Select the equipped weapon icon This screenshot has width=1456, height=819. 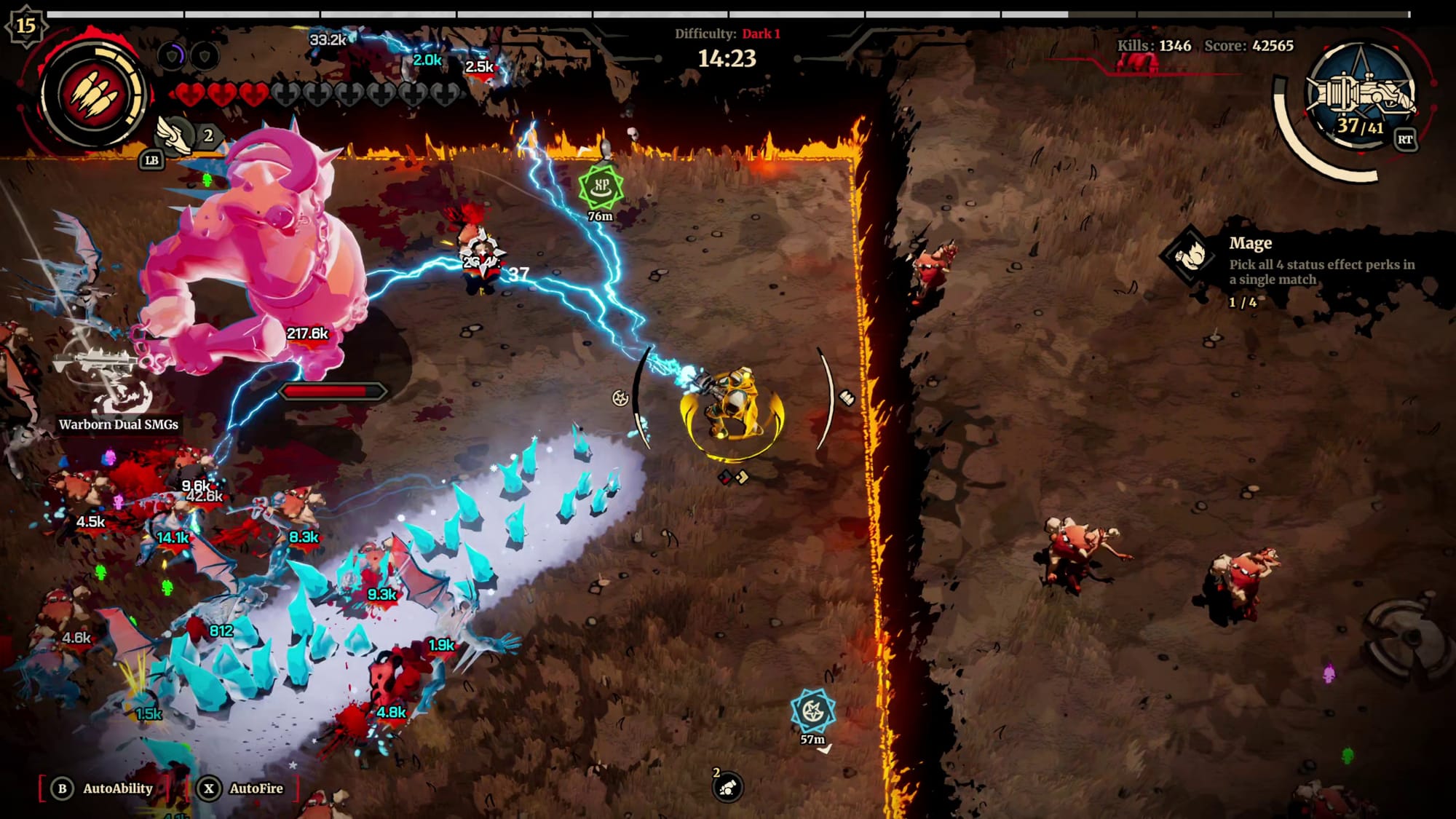pos(1360,95)
